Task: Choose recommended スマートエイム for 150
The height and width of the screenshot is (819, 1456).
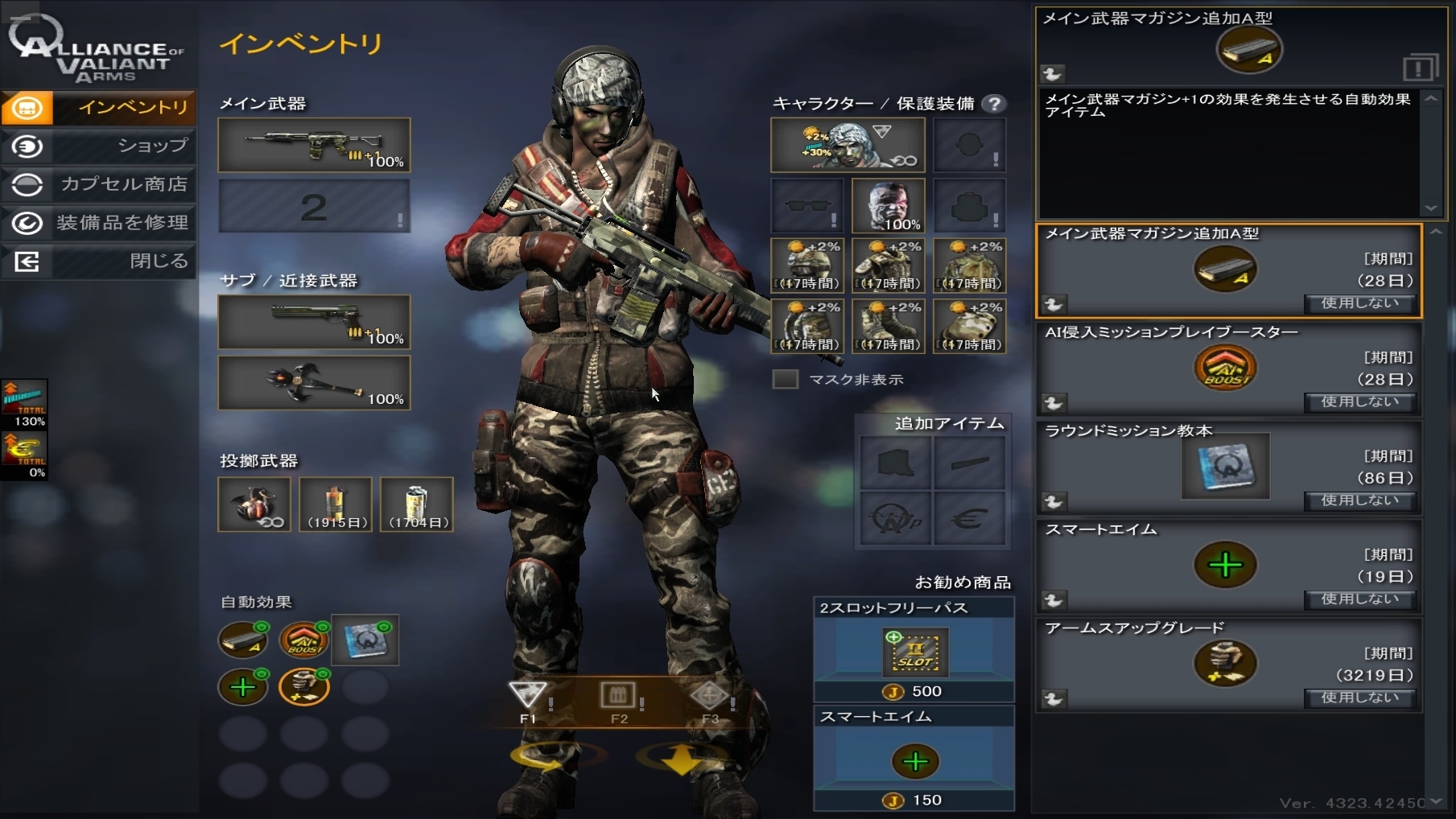Action: [x=914, y=760]
